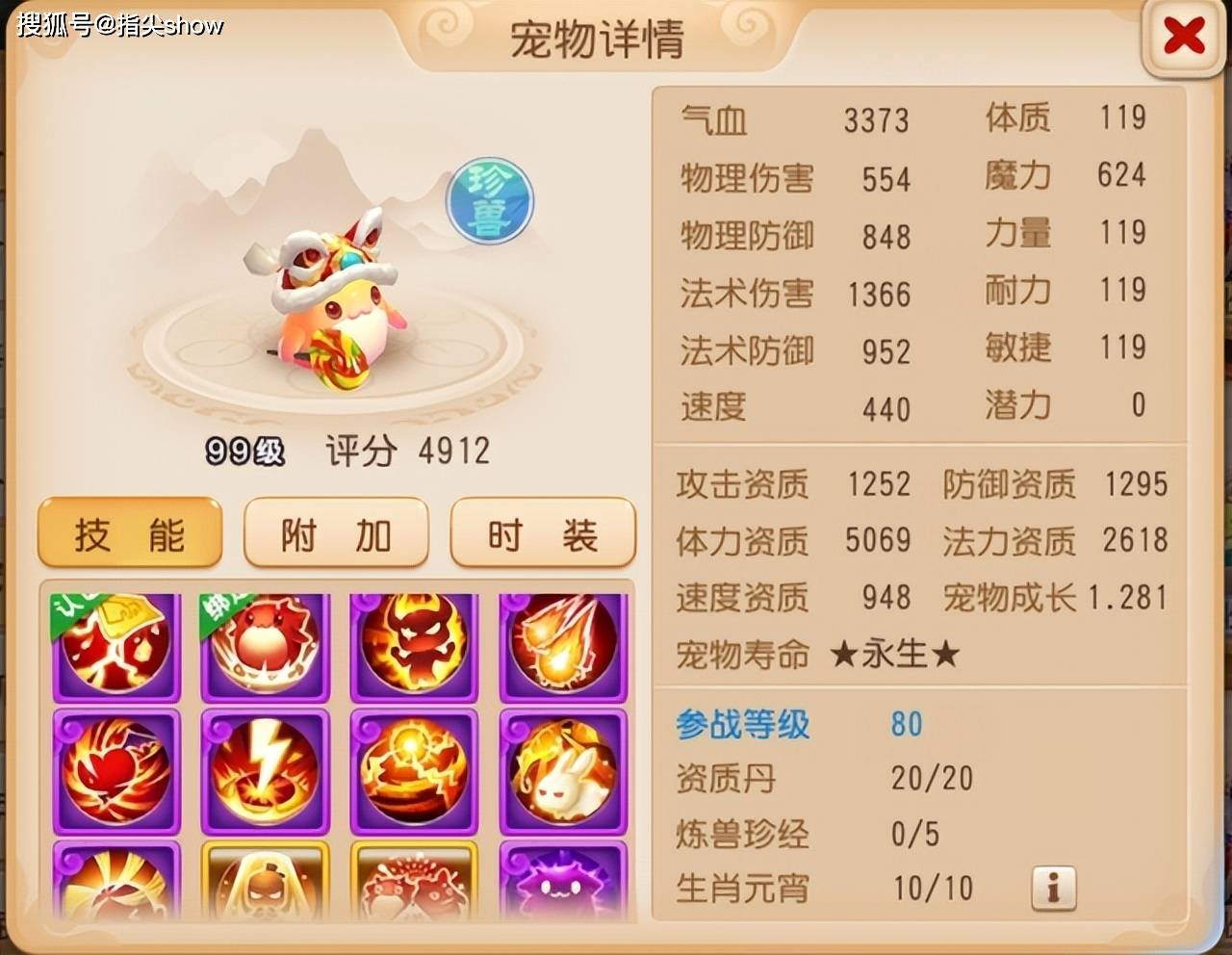Select the flame devil skill icon
1232x955 pixels.
coord(414,643)
